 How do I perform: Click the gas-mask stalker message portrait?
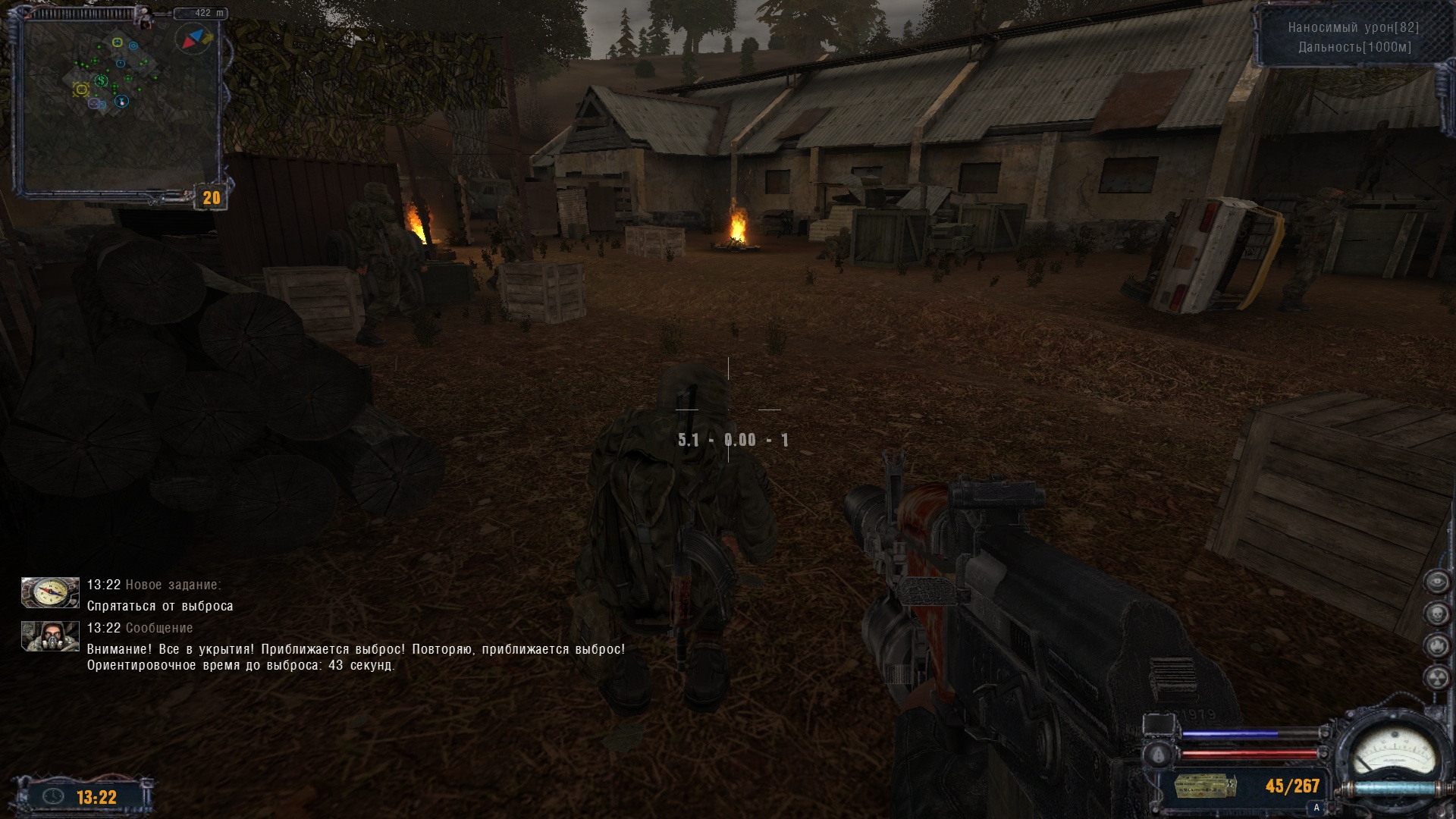50,637
